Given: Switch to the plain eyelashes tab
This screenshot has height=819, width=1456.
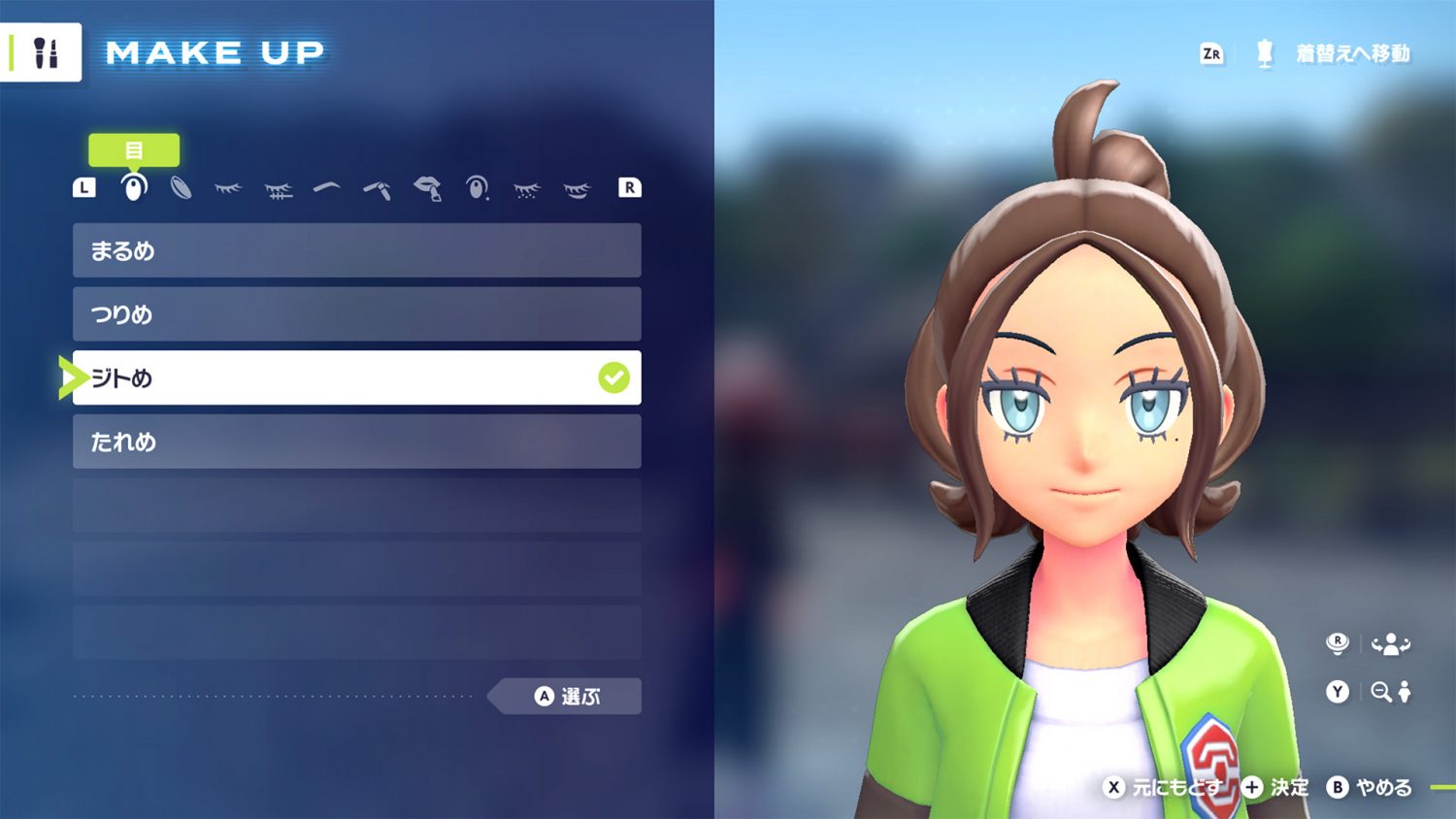Looking at the screenshot, I should (x=228, y=188).
